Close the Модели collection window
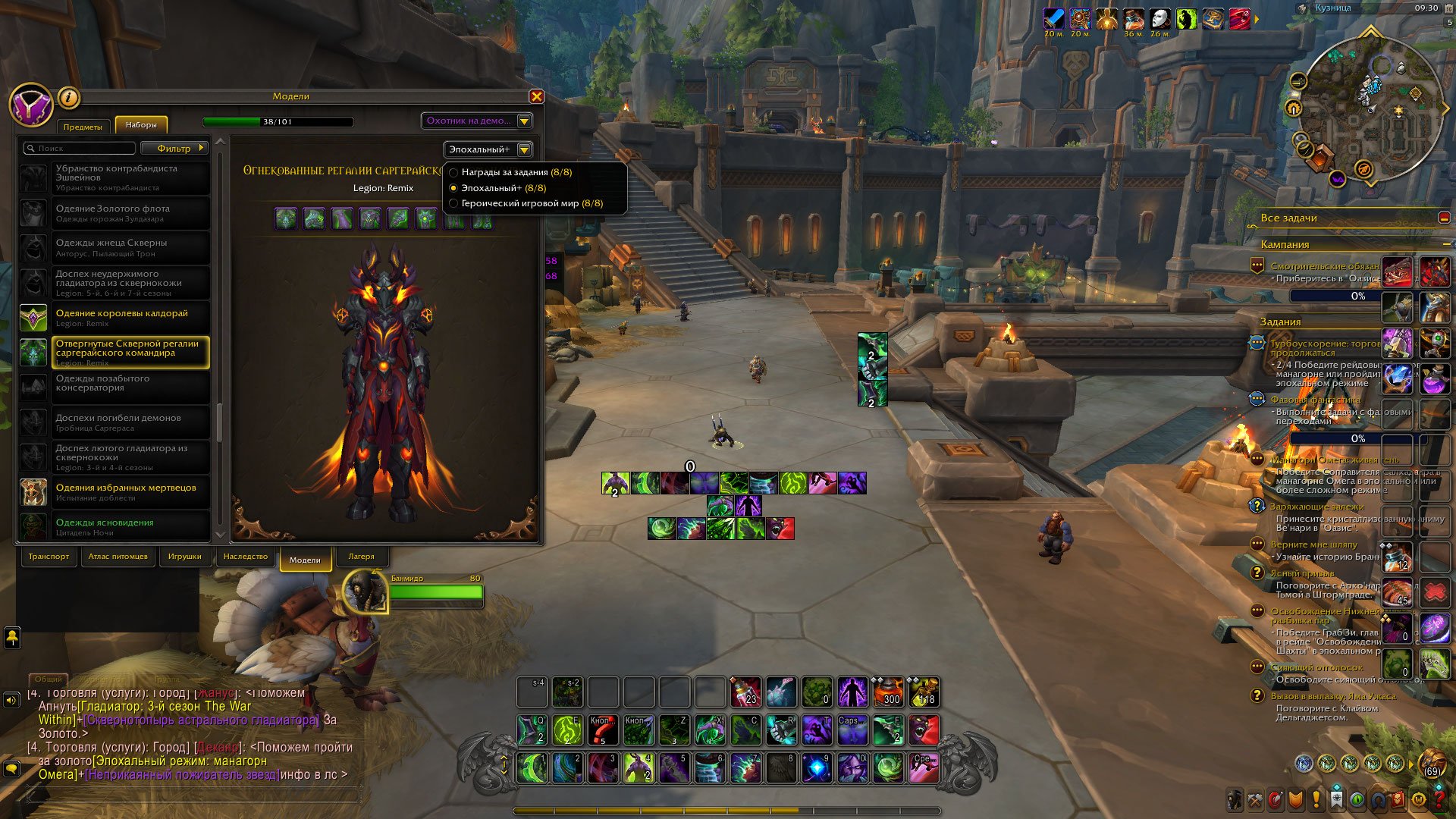Image resolution: width=1456 pixels, height=819 pixels. (x=536, y=96)
